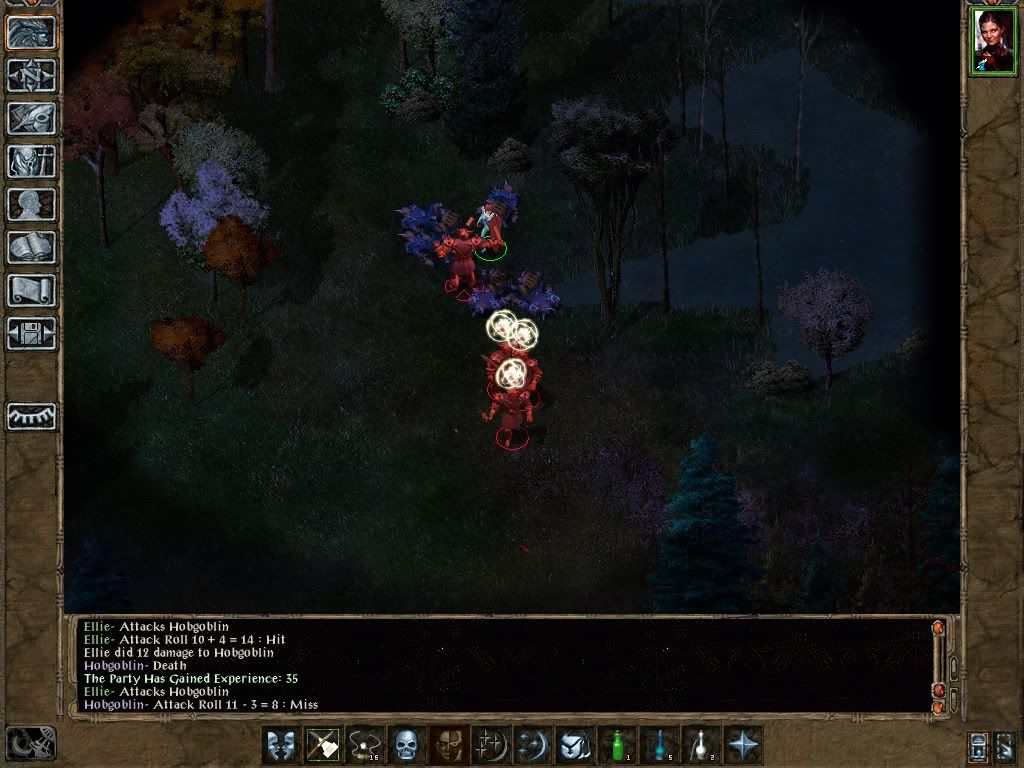Screen dimensions: 1024x768
Task: Open the area map compass button
Action: tap(31, 75)
